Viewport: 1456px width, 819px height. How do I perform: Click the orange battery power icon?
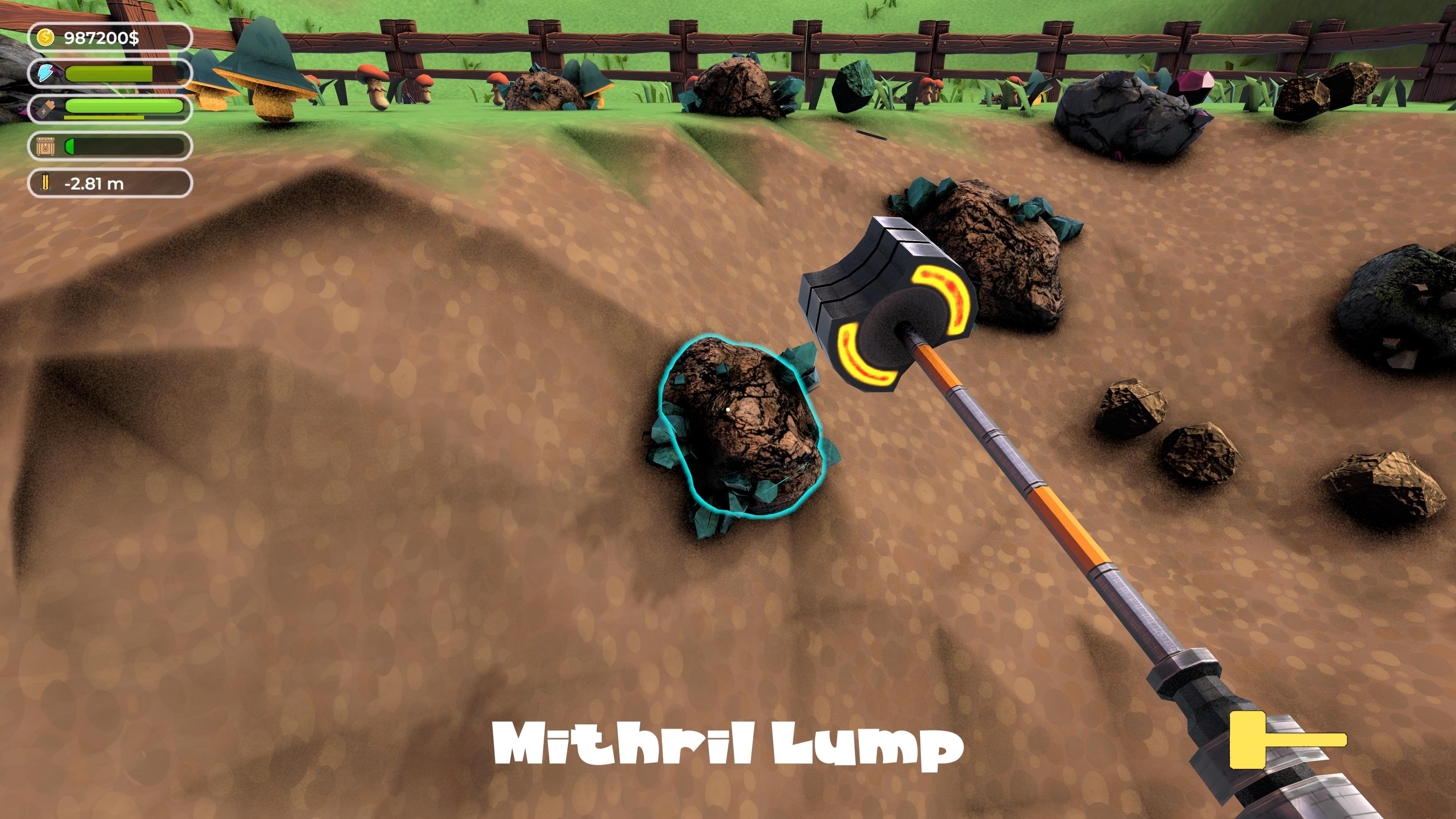point(45,109)
